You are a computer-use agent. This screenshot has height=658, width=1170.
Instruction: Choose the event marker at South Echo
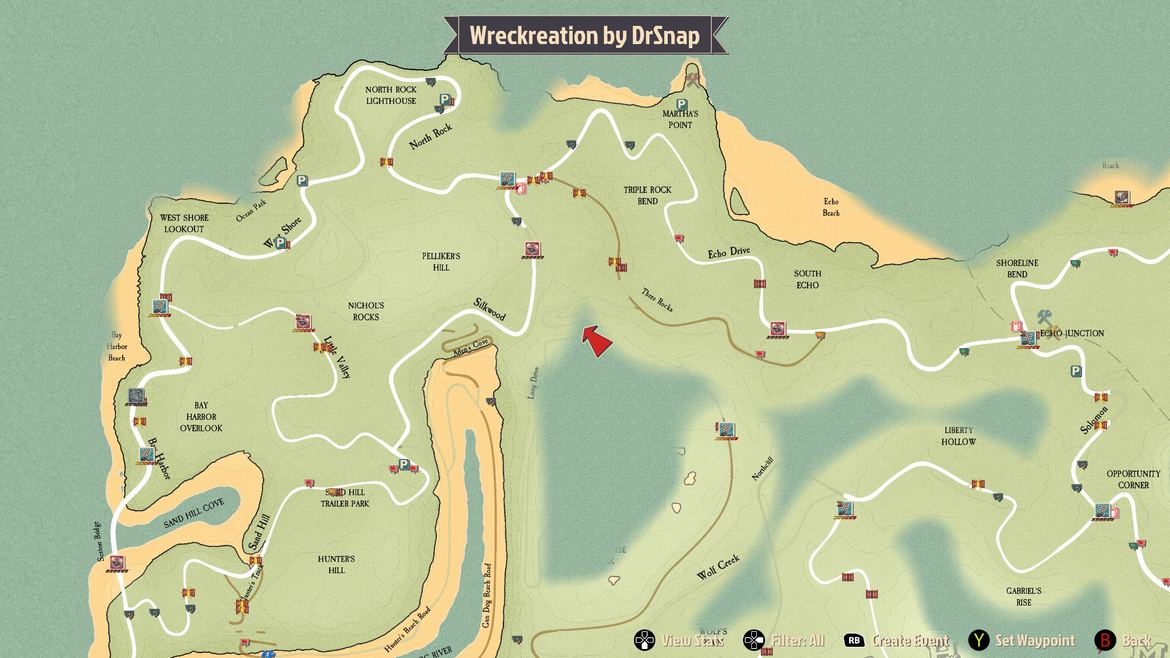pos(777,328)
